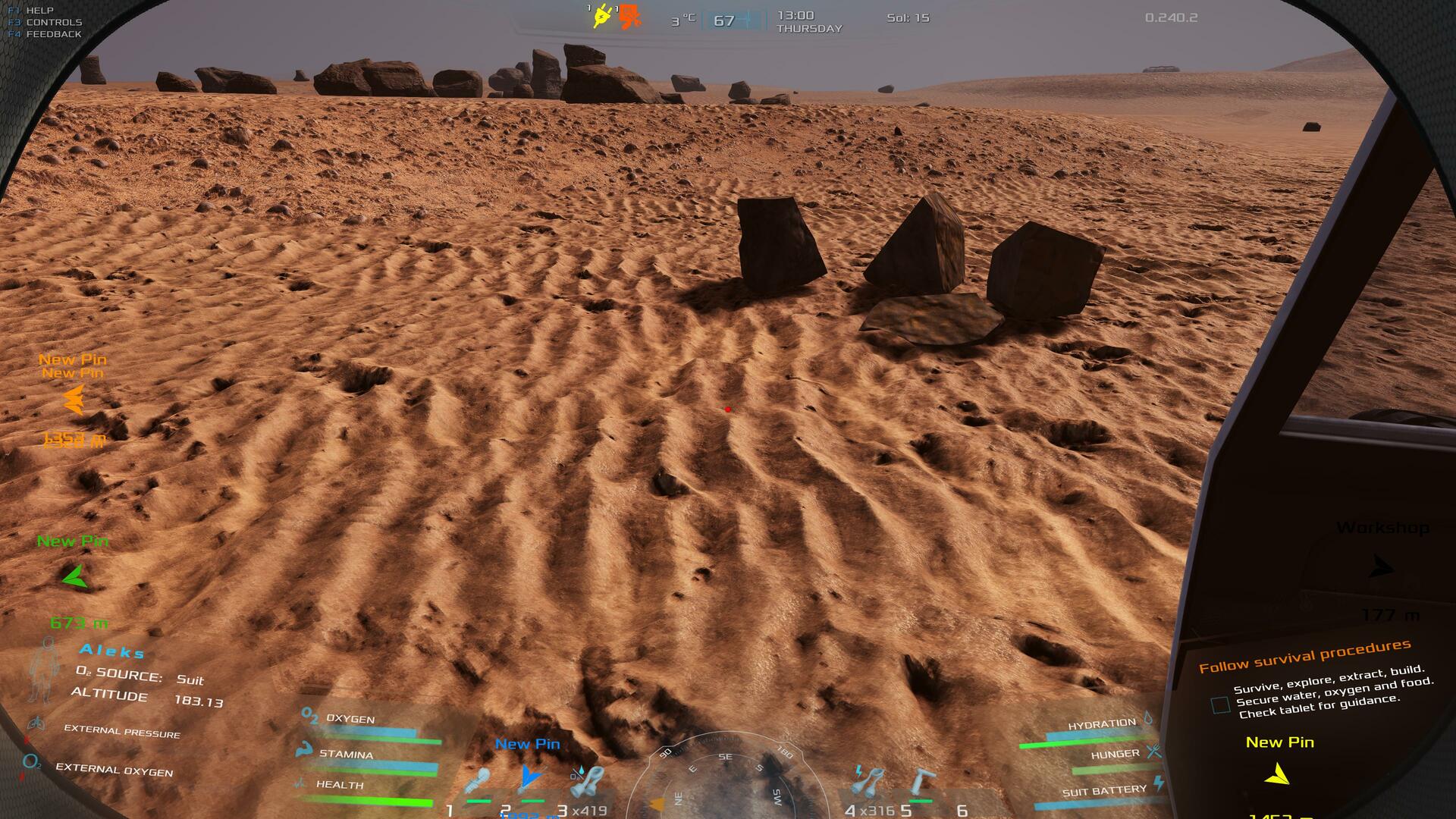The height and width of the screenshot is (819, 1456).
Task: Click the orange repair warning icon
Action: (629, 17)
